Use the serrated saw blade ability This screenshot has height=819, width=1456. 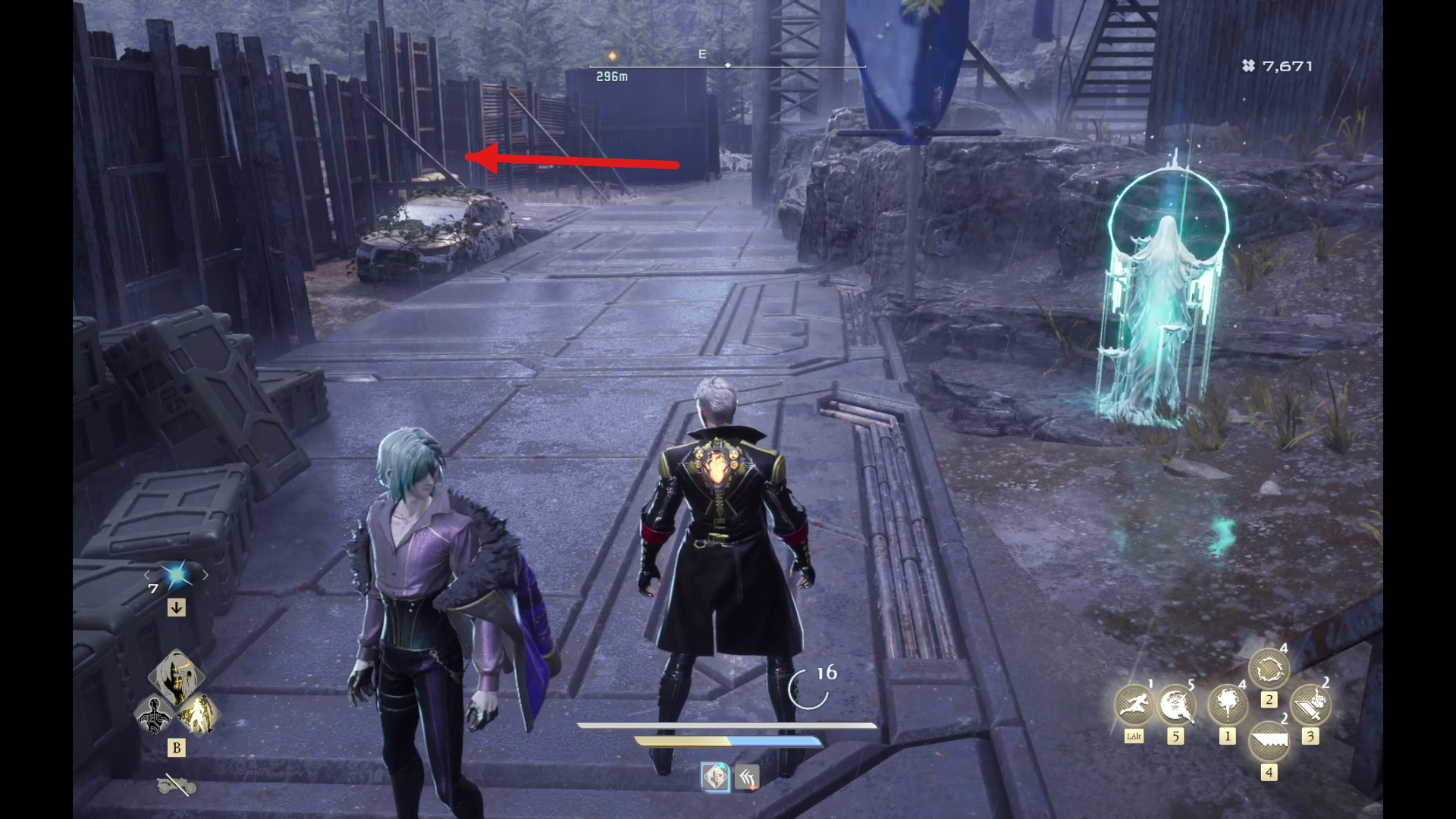(1269, 742)
